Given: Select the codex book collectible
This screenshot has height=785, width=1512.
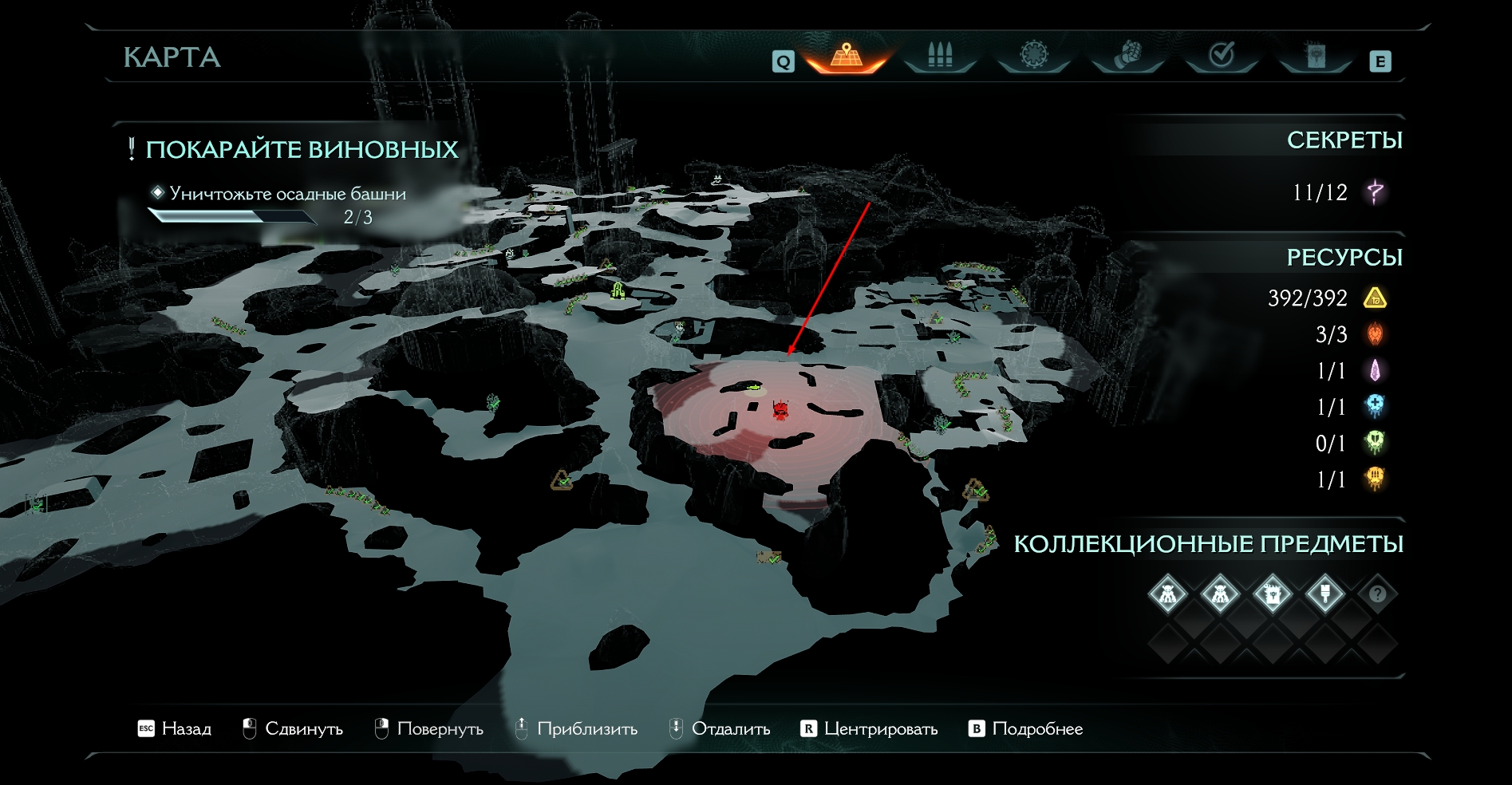Looking at the screenshot, I should coord(1272,594).
